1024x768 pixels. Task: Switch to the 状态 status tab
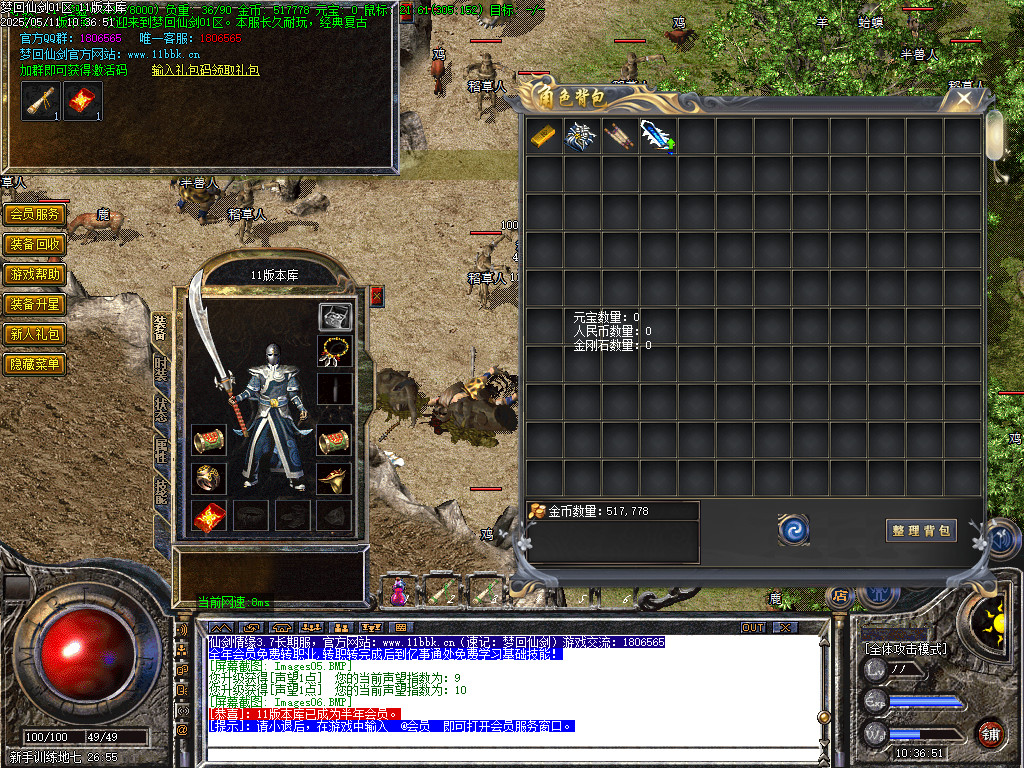[161, 410]
